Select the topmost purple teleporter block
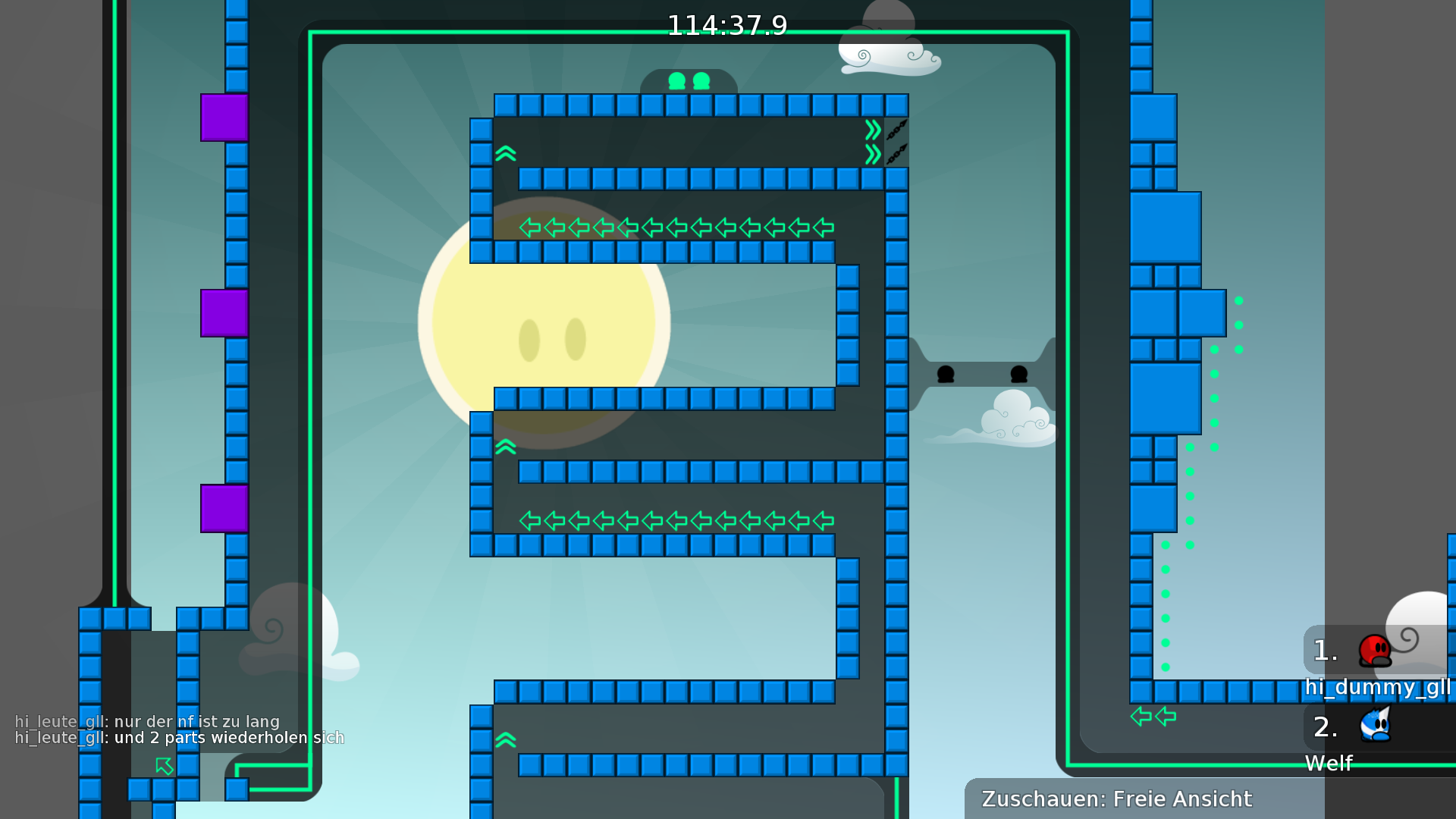Screen dimensions: 1456x819 (223, 117)
